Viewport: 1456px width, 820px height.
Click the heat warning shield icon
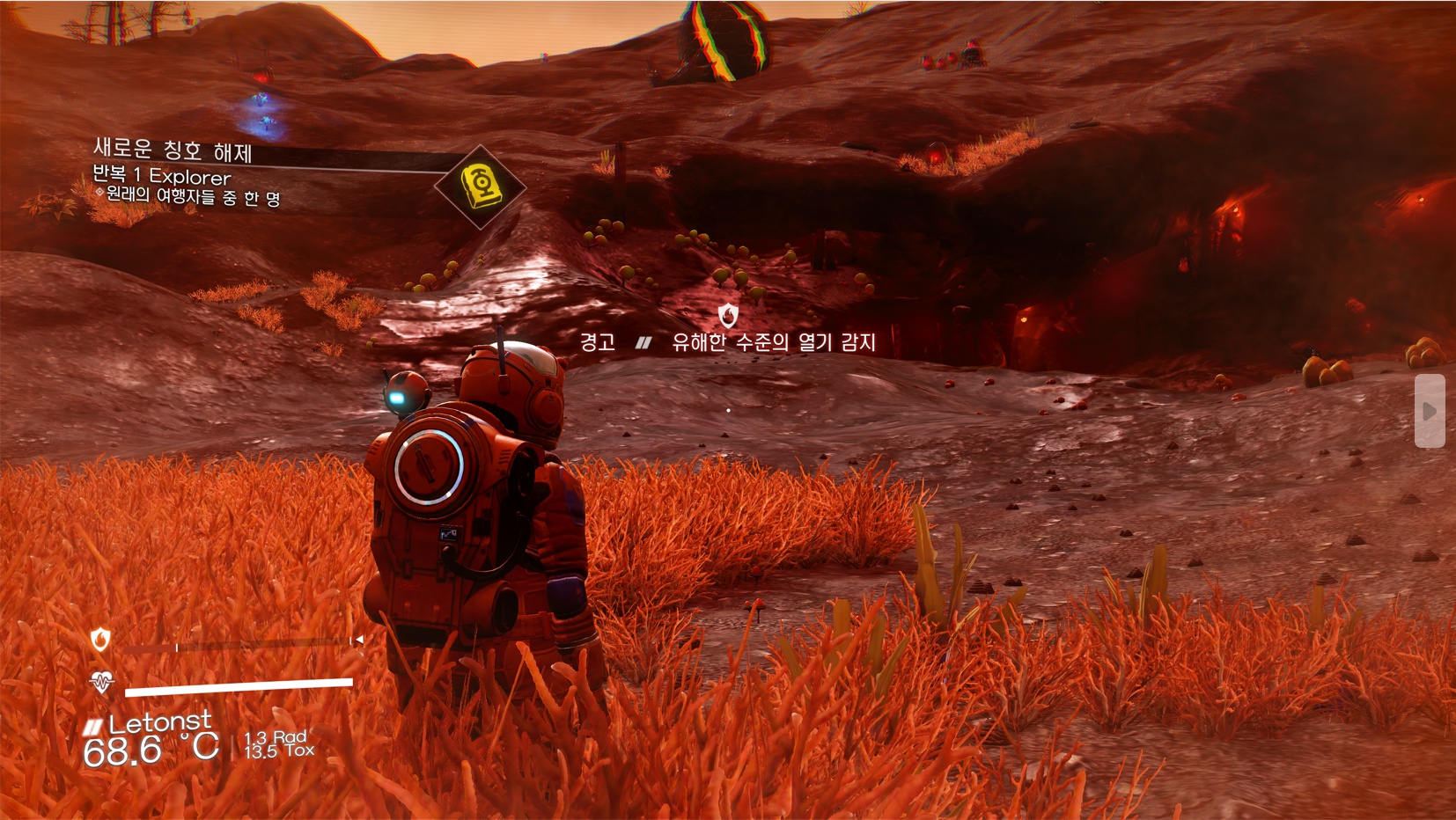pos(728,314)
